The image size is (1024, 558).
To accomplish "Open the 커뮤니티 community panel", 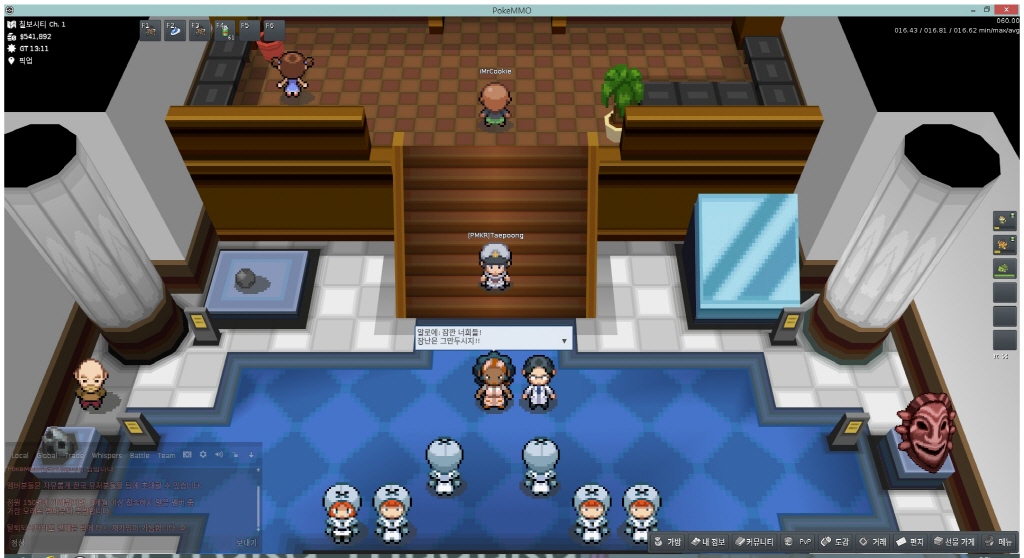I will tap(756, 542).
